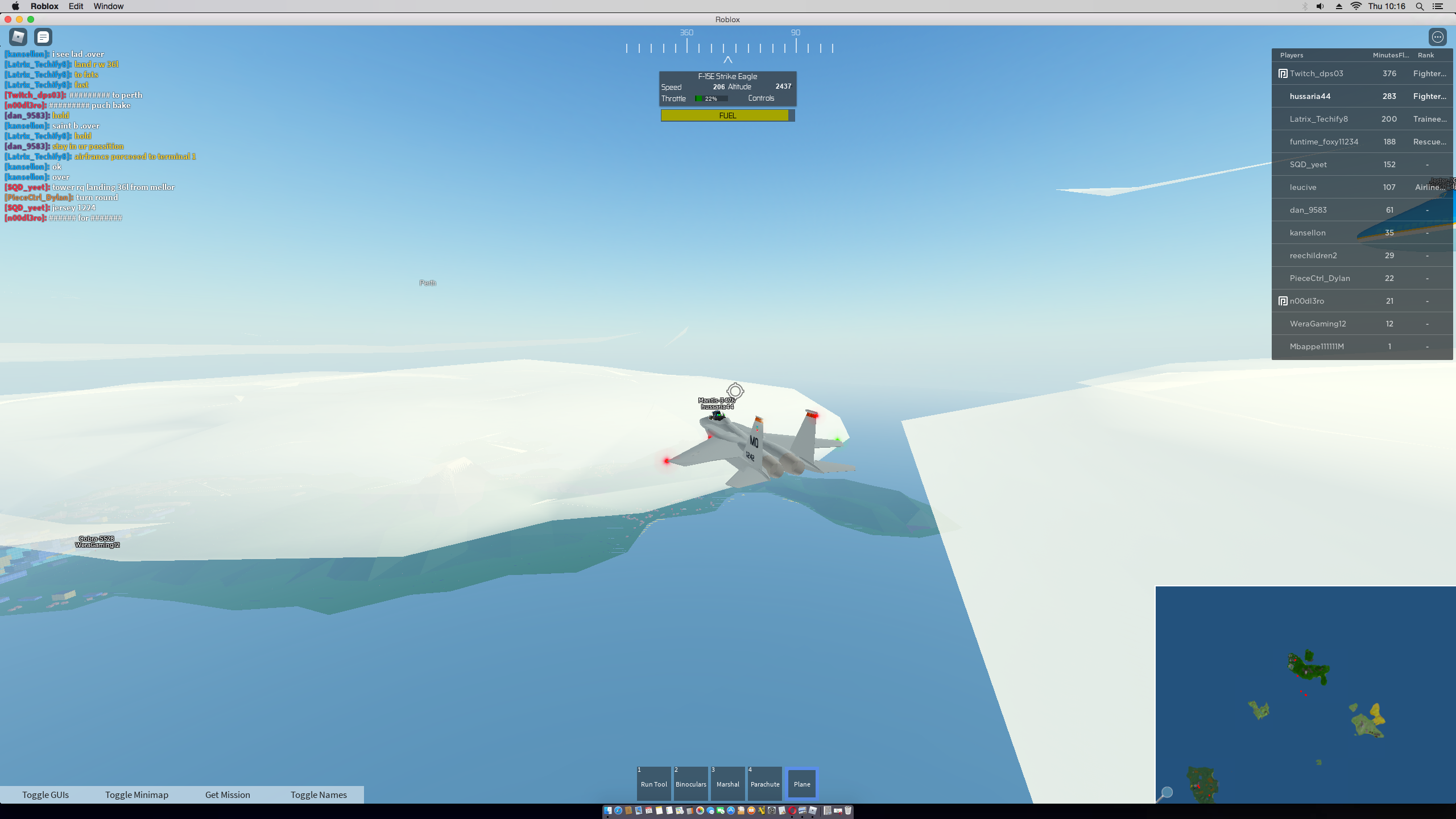1456x819 pixels.
Task: Open Notification Center from the menu bar
Action: (1447, 6)
